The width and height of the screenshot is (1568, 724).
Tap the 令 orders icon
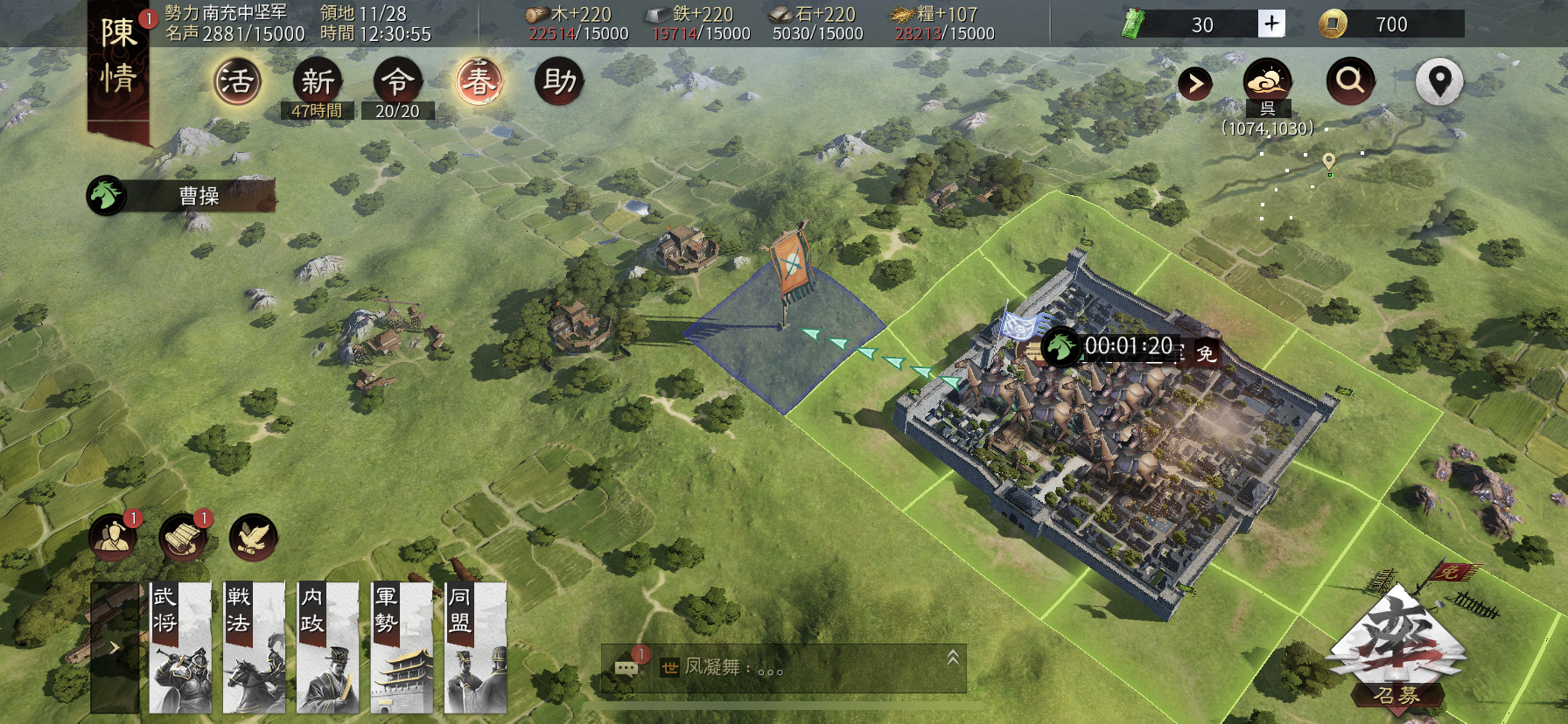397,82
